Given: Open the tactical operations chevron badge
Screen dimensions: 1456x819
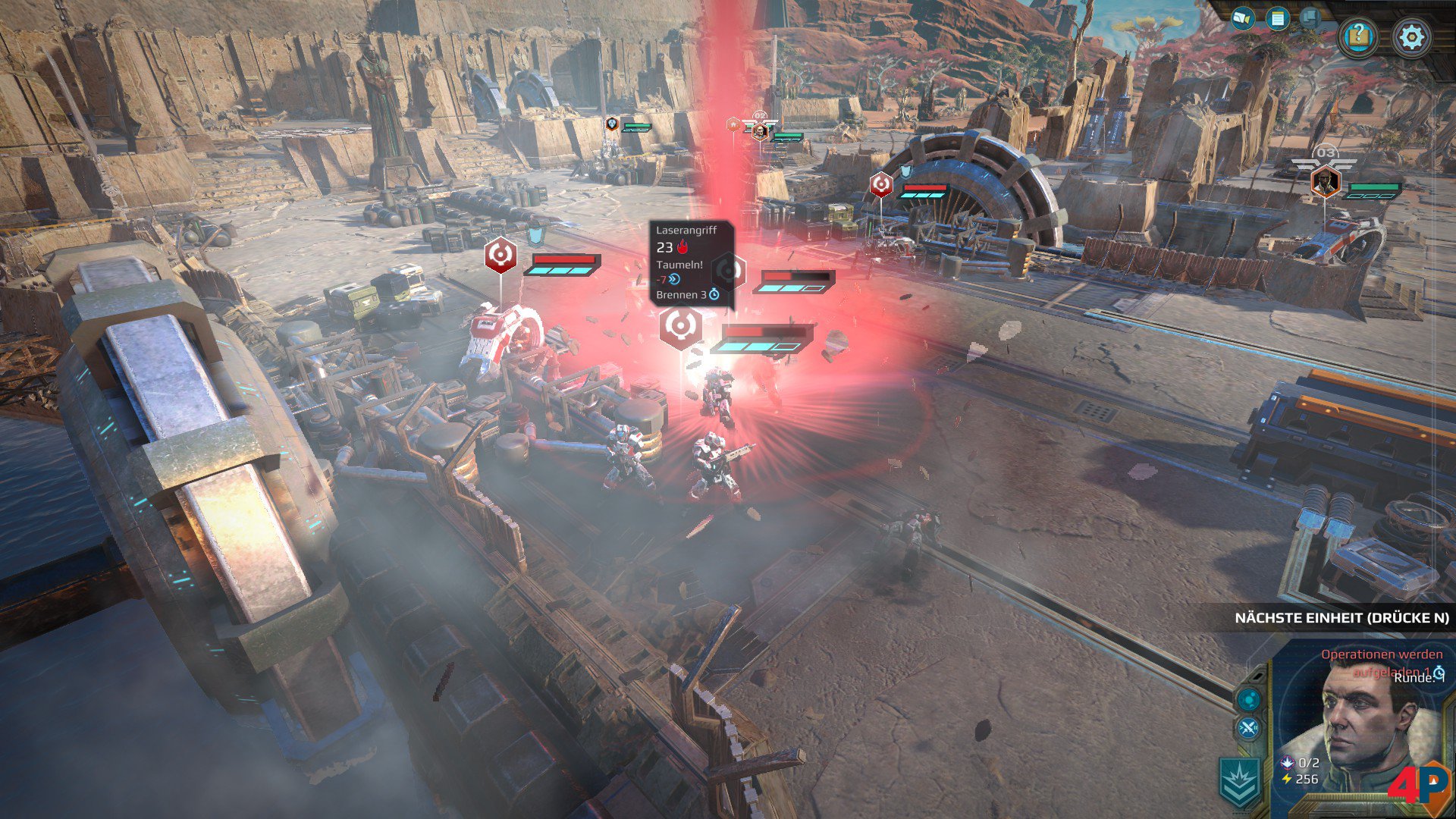Looking at the screenshot, I should tap(1240, 783).
